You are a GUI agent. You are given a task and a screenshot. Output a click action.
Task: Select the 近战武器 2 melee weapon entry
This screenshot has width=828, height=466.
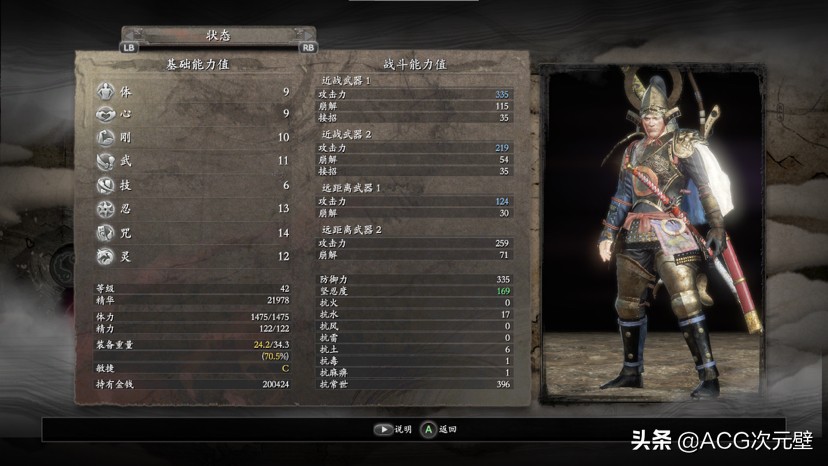pyautogui.click(x=346, y=134)
